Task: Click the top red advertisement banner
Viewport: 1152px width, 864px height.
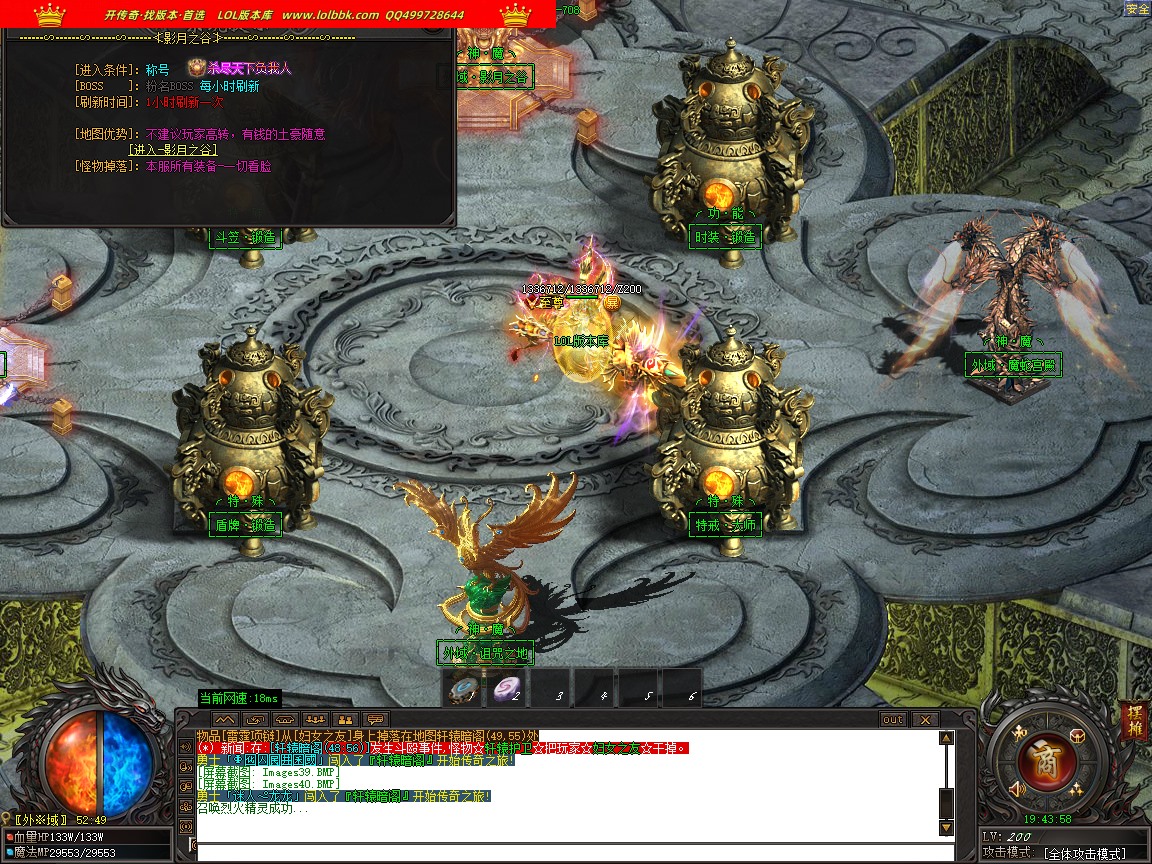Action: (x=278, y=14)
